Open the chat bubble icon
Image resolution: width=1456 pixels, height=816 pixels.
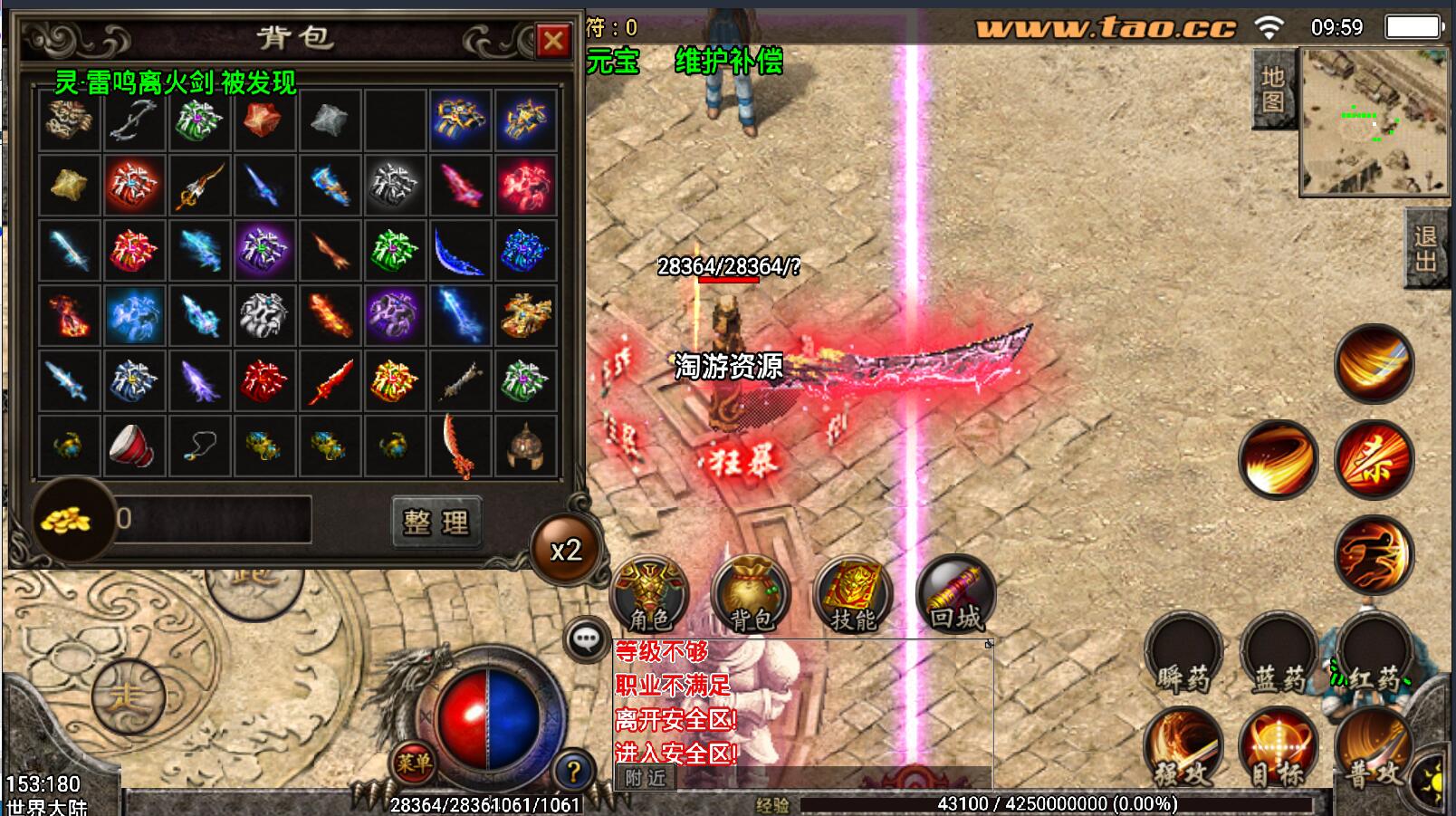tap(586, 639)
